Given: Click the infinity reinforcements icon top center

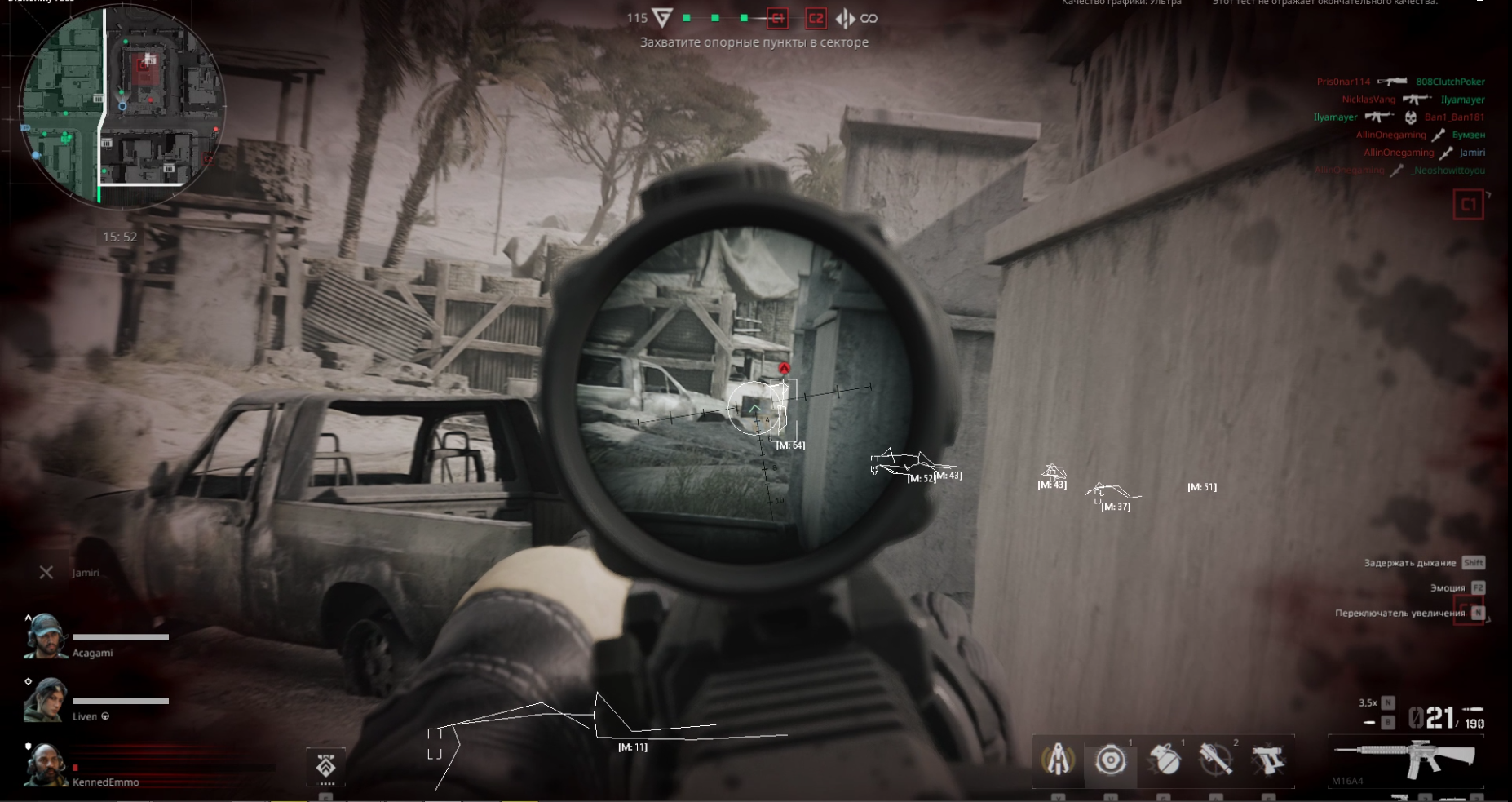Looking at the screenshot, I should click(869, 18).
